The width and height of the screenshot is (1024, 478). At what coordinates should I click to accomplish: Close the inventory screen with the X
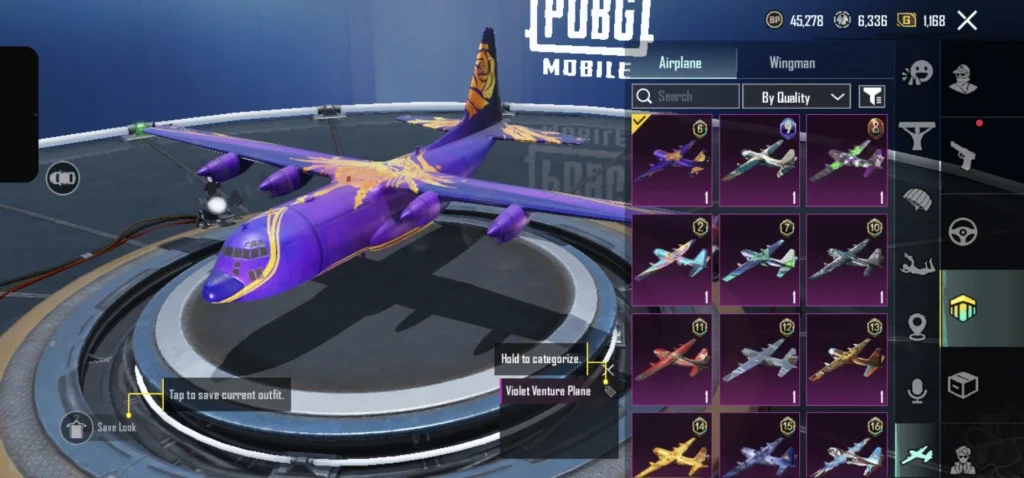coord(967,20)
